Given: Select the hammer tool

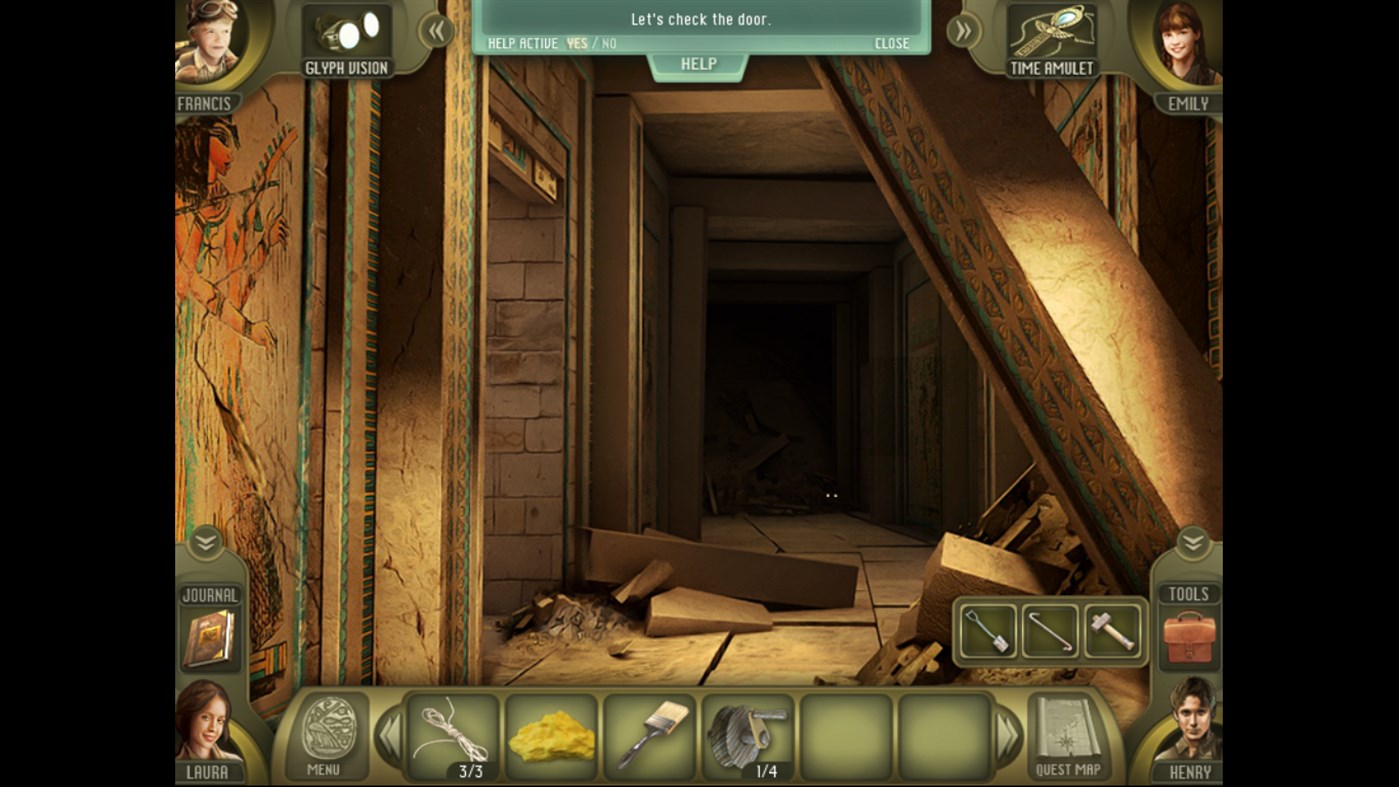Looking at the screenshot, I should 1112,629.
